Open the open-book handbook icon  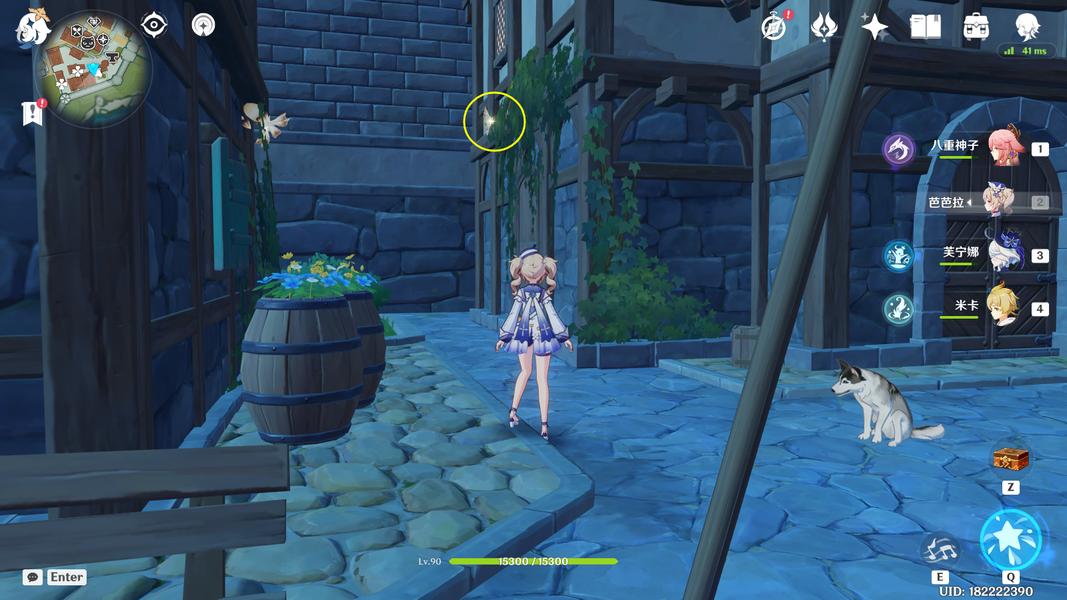click(925, 27)
